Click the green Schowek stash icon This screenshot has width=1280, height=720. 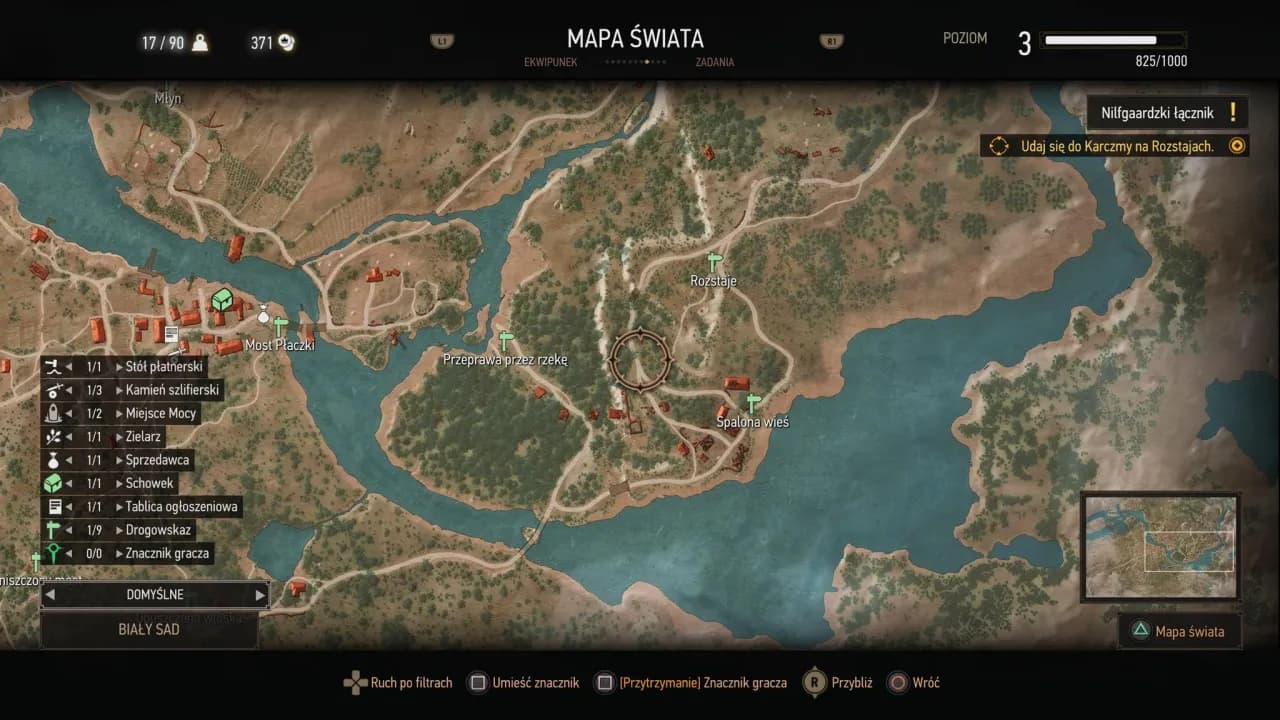(x=55, y=483)
